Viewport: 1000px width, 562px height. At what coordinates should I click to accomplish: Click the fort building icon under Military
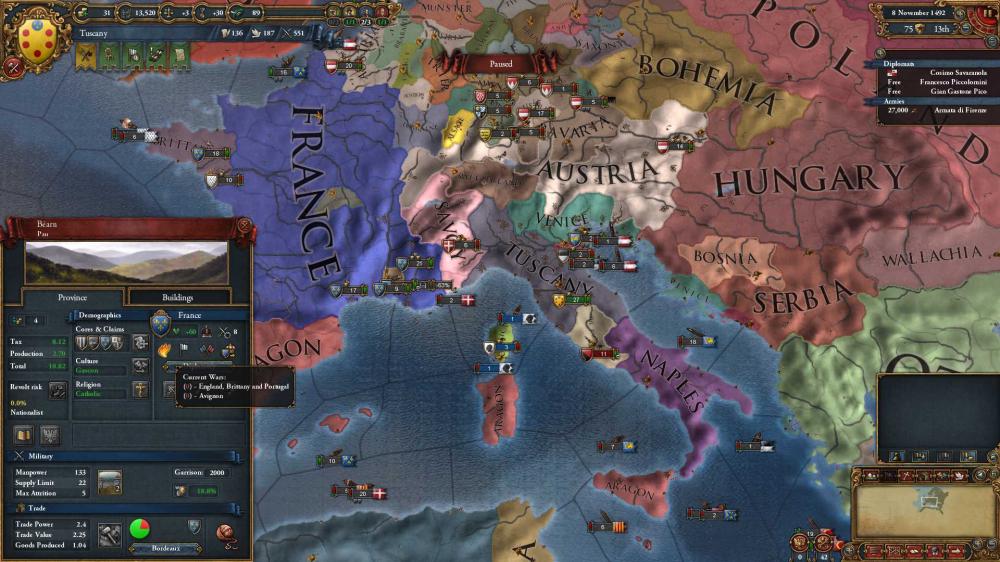[x=109, y=481]
